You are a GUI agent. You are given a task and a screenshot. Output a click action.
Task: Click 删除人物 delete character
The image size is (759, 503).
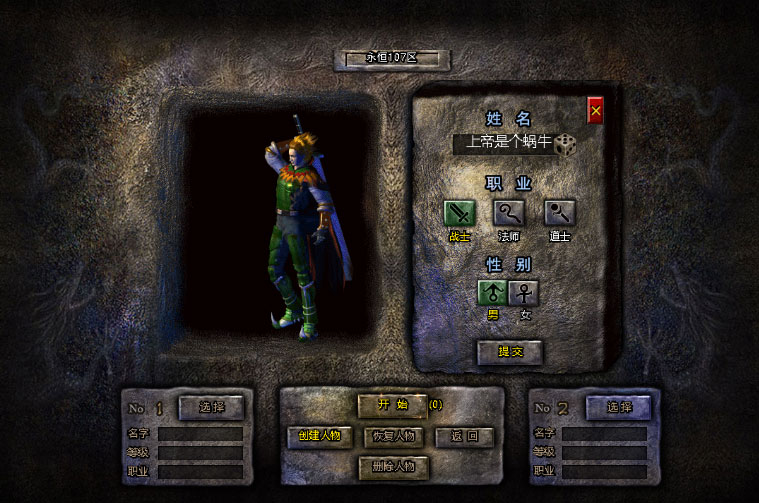pyautogui.click(x=393, y=466)
